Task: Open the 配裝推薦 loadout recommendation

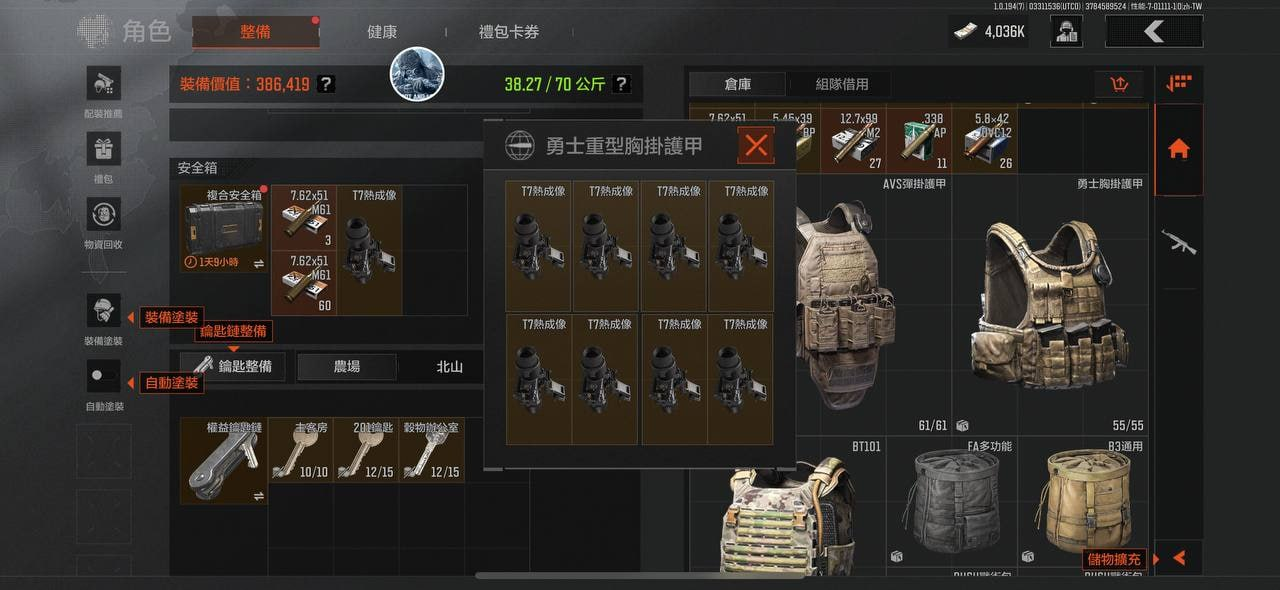Action: pyautogui.click(x=104, y=83)
